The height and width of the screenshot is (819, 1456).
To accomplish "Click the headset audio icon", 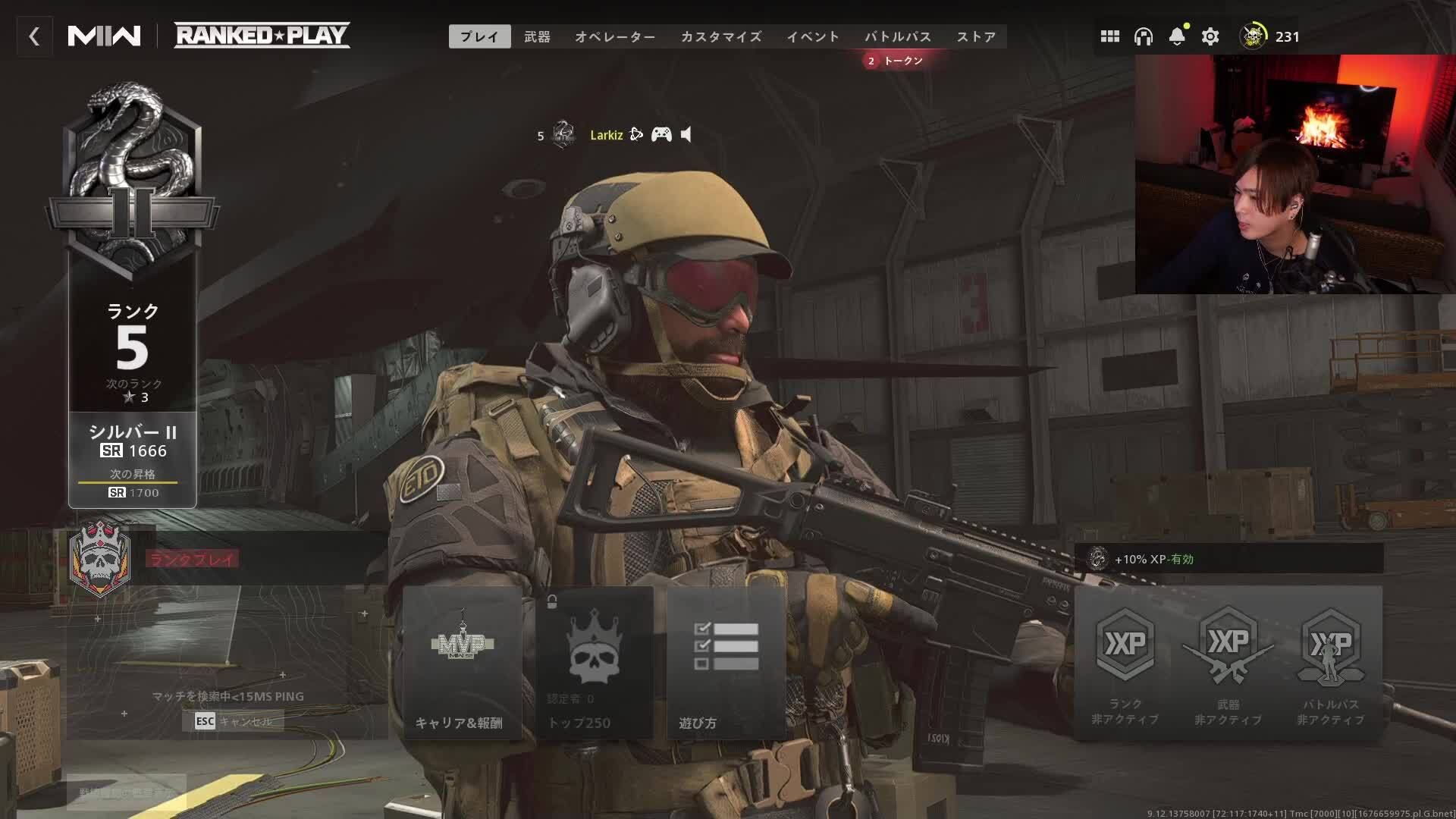I will coord(1144,36).
